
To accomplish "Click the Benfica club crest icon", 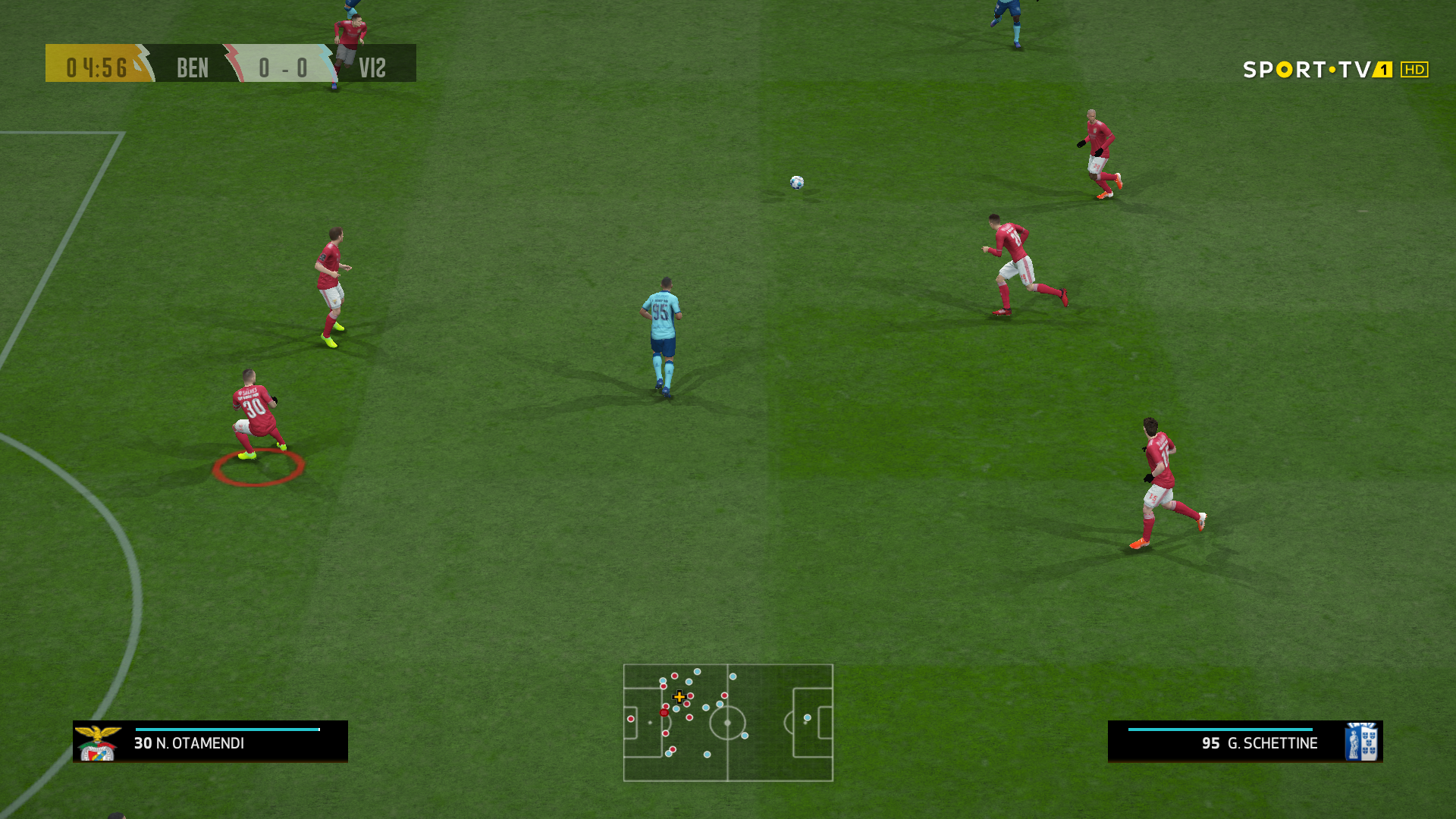I will tap(96, 742).
